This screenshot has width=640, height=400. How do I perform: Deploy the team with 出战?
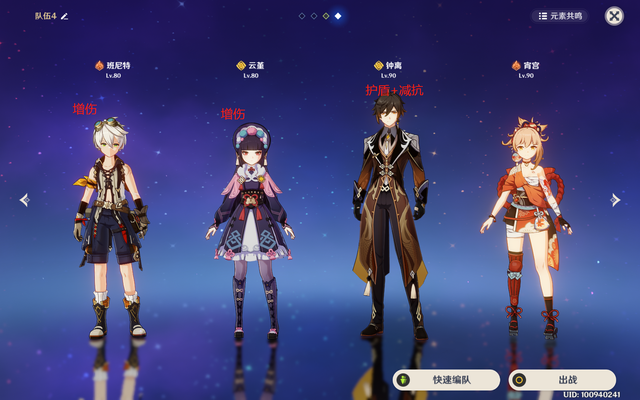pyautogui.click(x=561, y=380)
